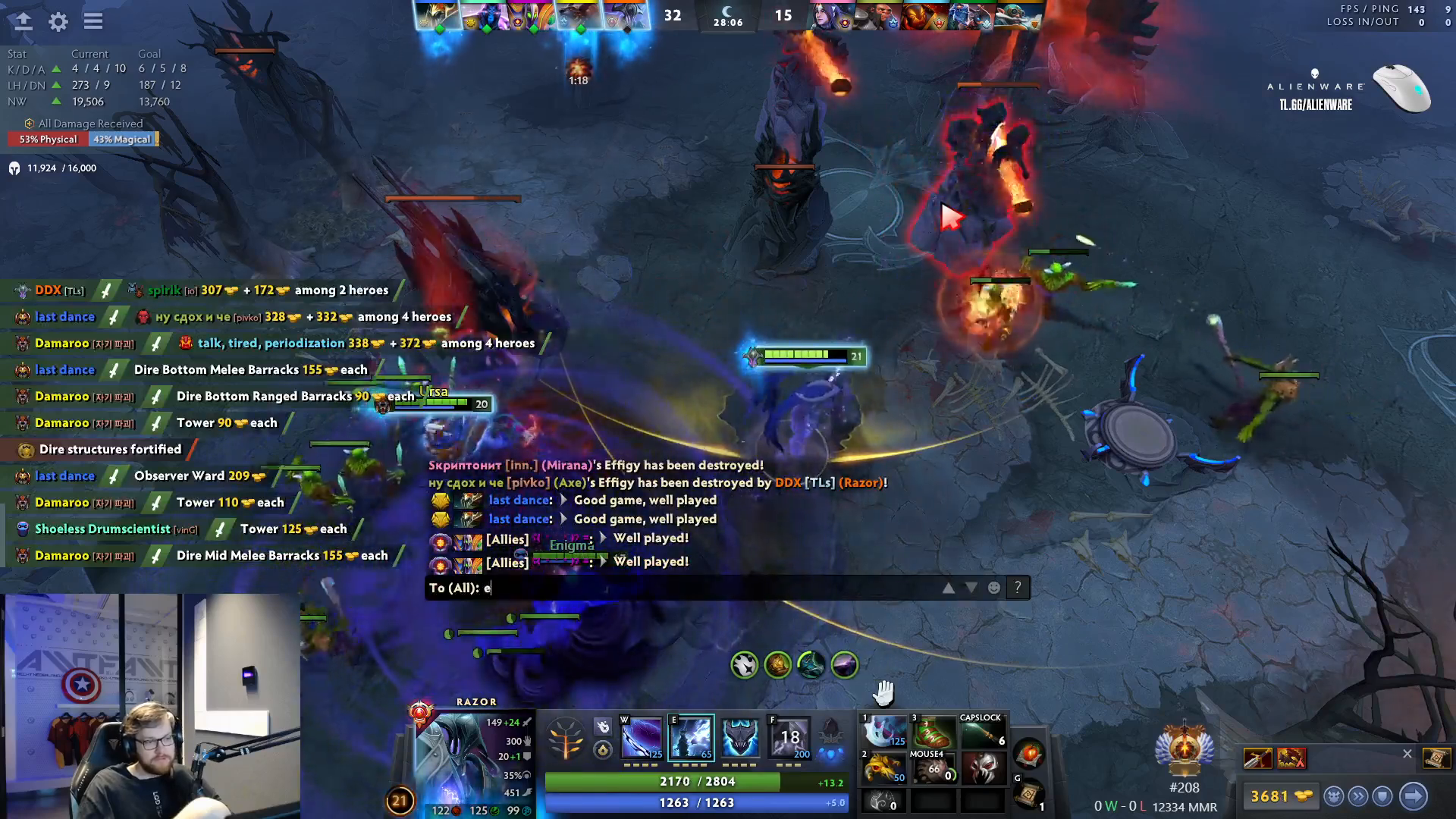The height and width of the screenshot is (819, 1456).
Task: Open the chat emoticon picker
Action: [x=993, y=587]
